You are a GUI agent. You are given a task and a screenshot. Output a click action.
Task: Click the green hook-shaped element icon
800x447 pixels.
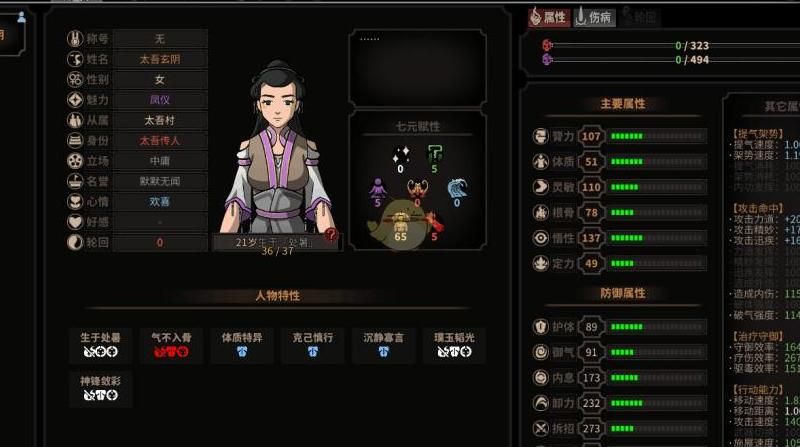coord(434,156)
